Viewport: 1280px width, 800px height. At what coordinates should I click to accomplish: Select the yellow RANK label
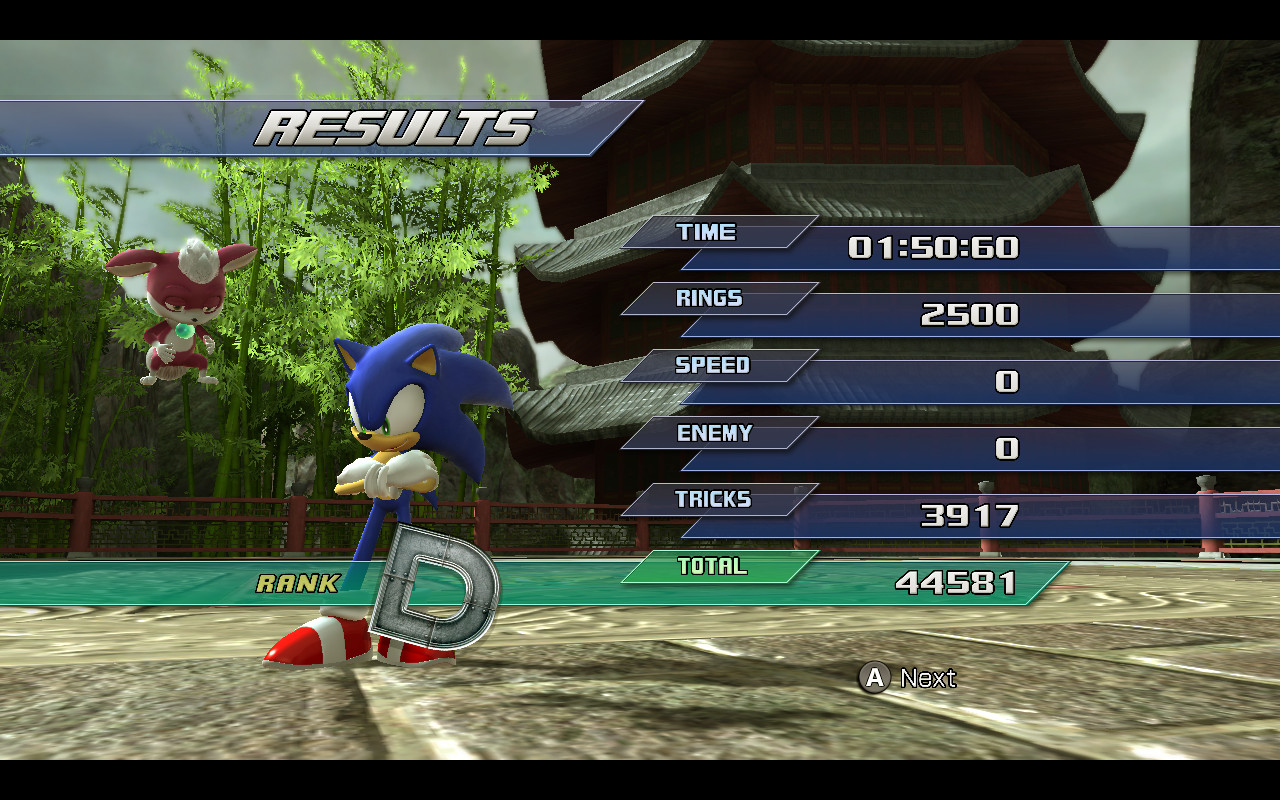(x=298, y=581)
